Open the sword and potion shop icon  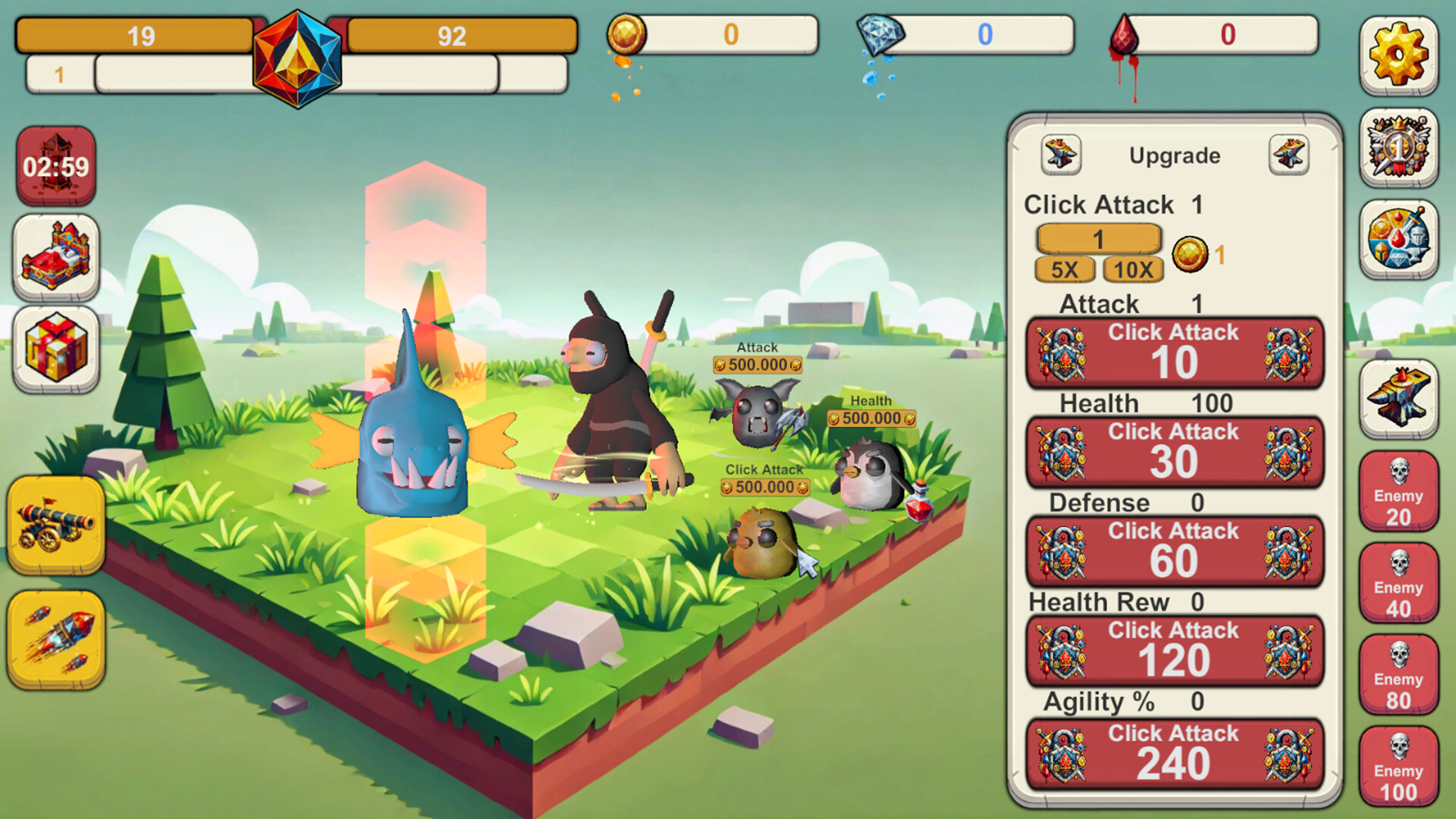tap(1398, 240)
